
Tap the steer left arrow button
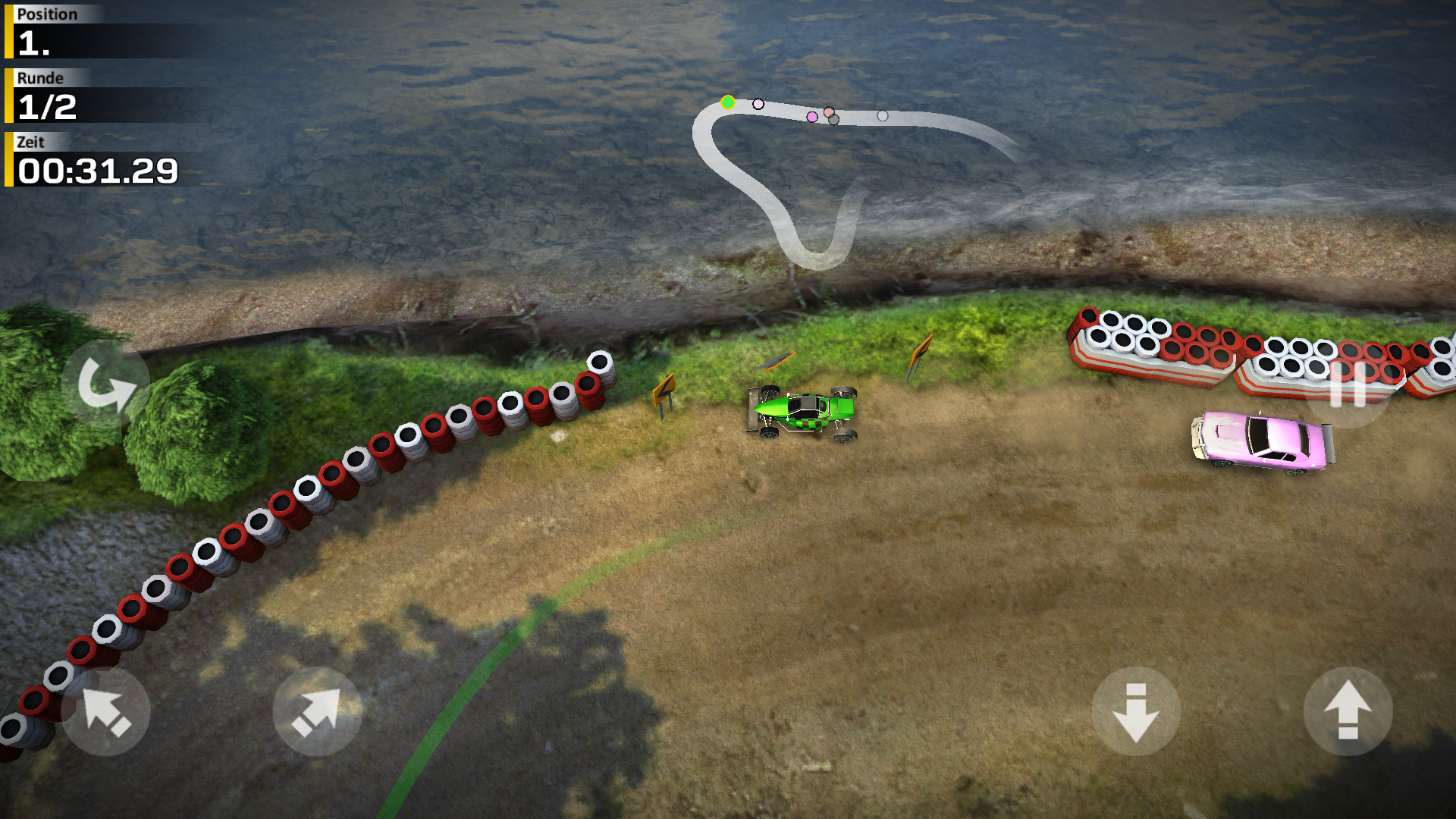click(x=105, y=711)
